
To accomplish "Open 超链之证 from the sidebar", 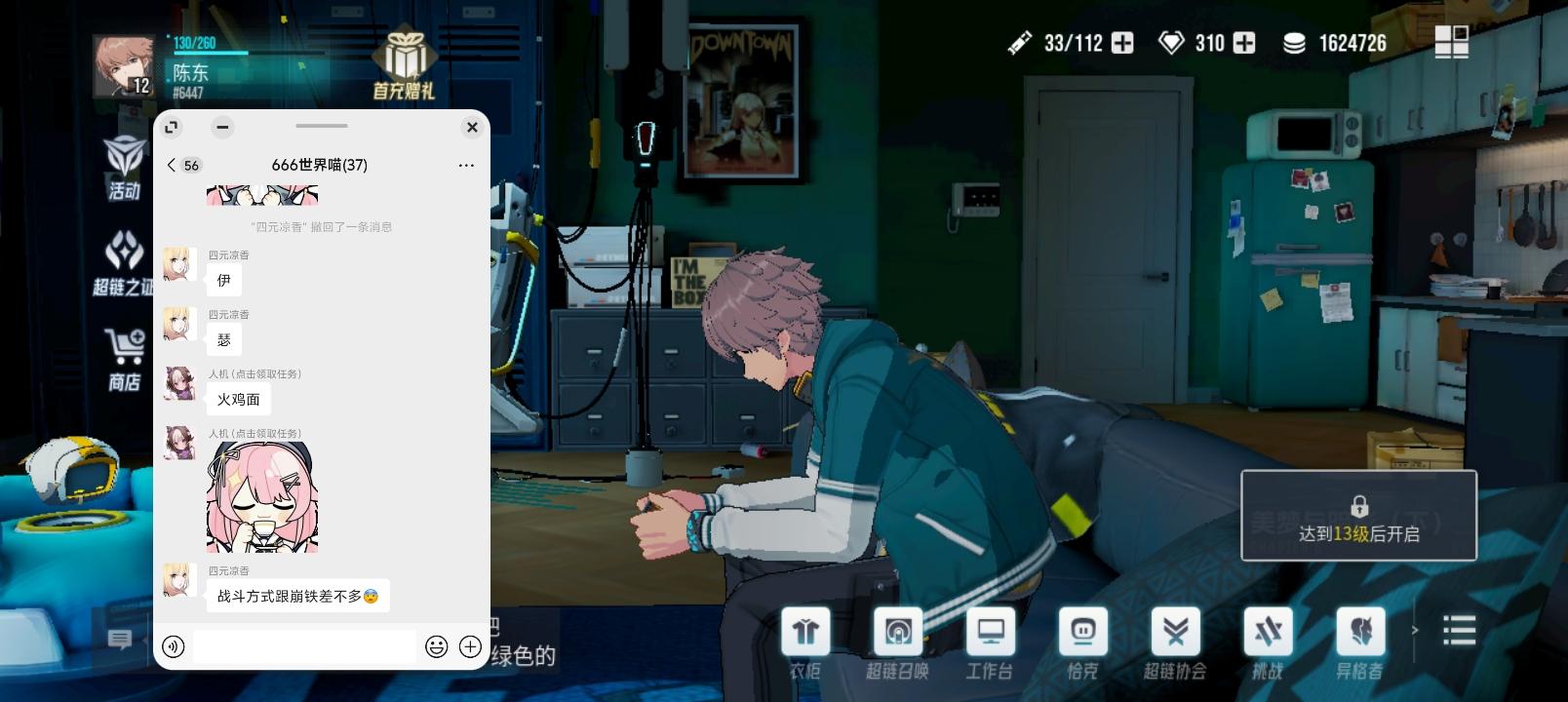I will pos(123,263).
